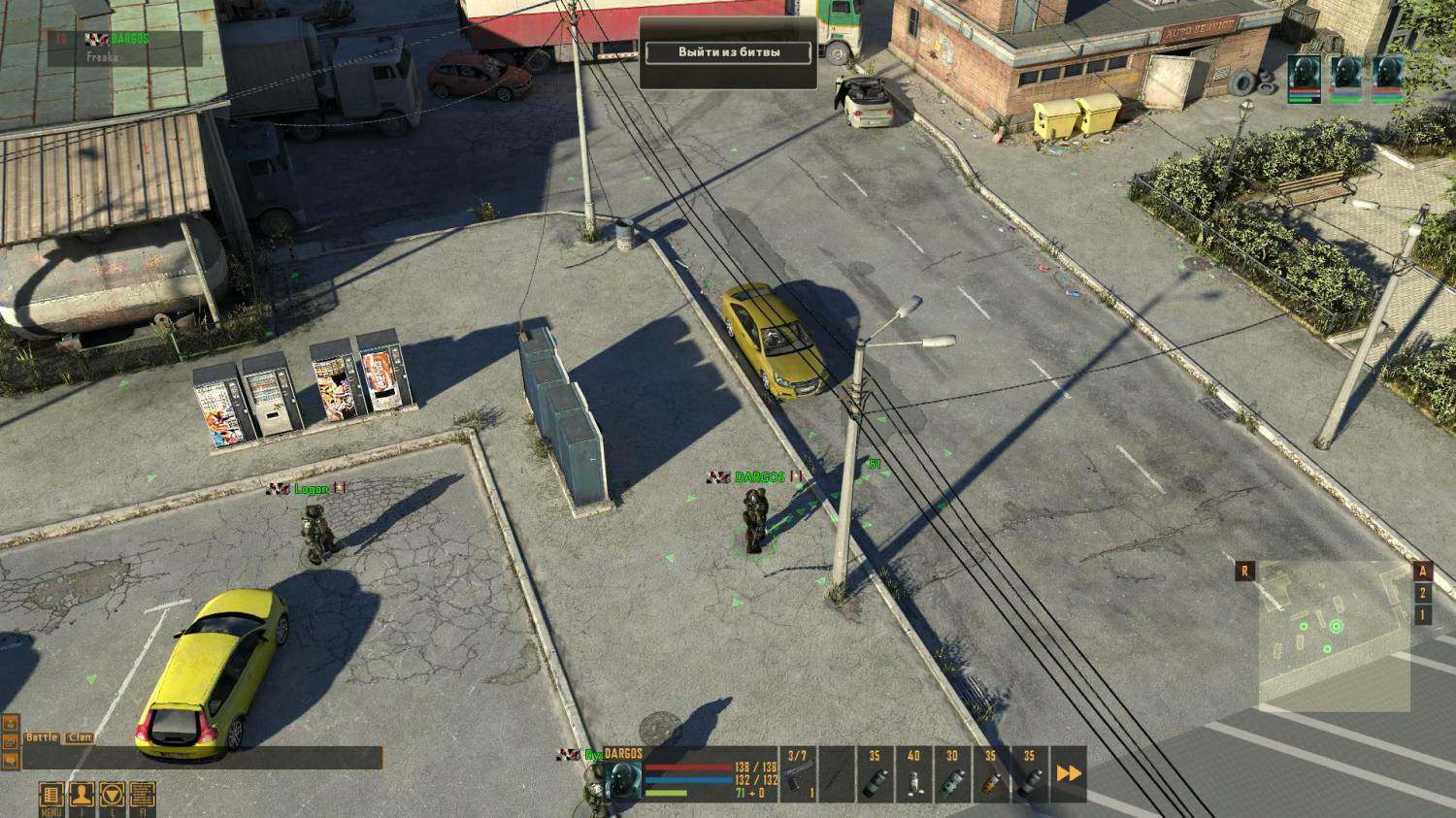Screen dimensions: 1456x818
Task: Select the orange grenade slot
Action: point(990,775)
